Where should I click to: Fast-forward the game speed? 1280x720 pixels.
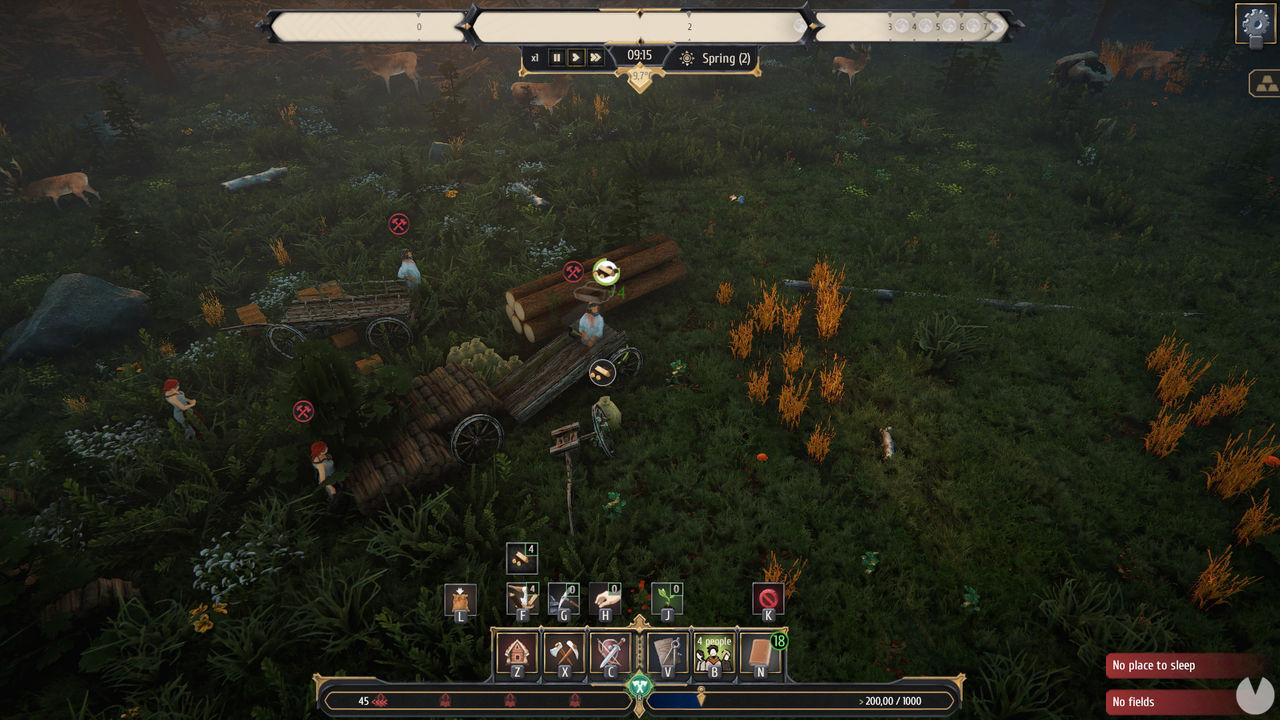coord(596,58)
